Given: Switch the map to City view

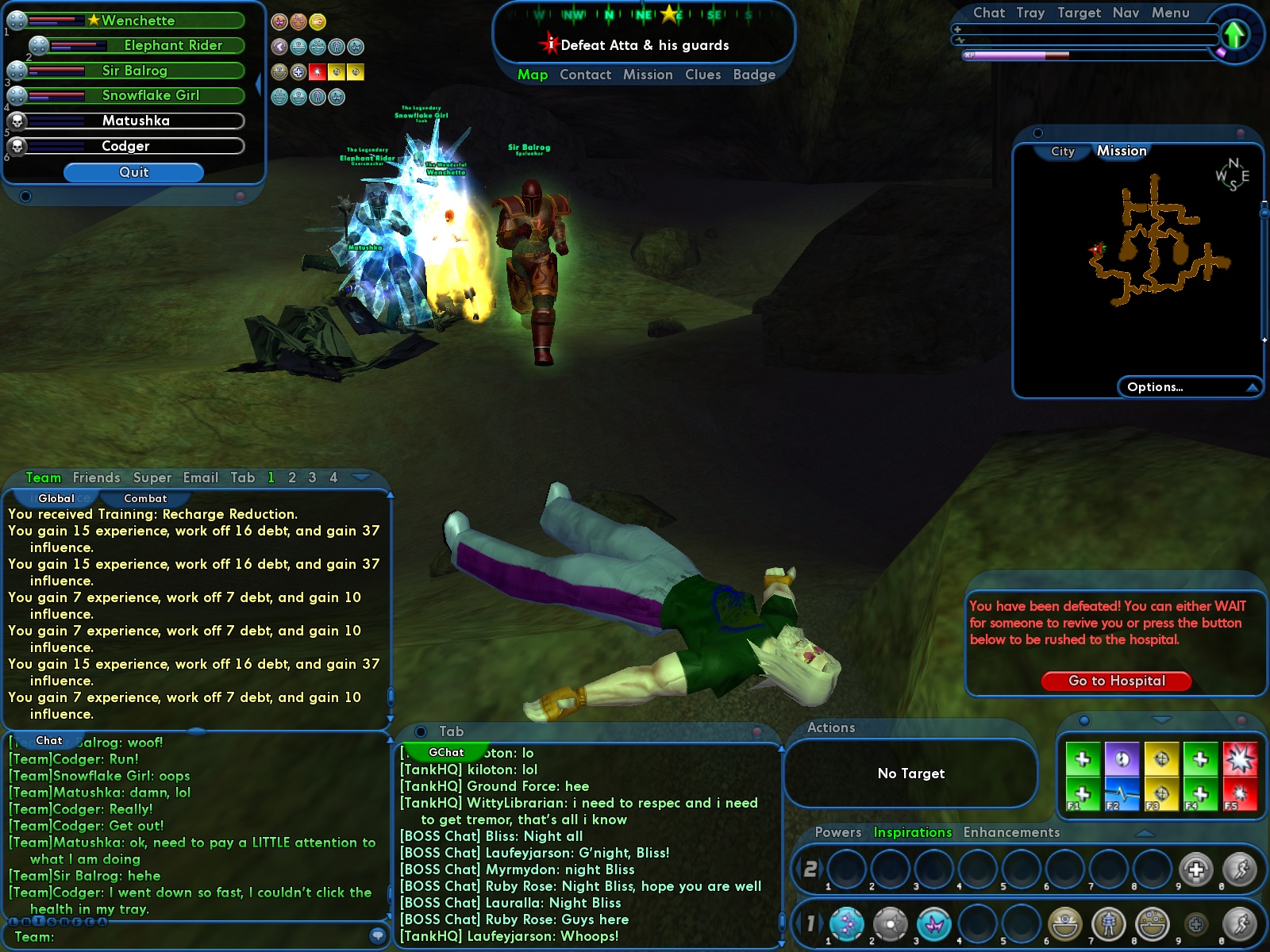Looking at the screenshot, I should point(1062,152).
